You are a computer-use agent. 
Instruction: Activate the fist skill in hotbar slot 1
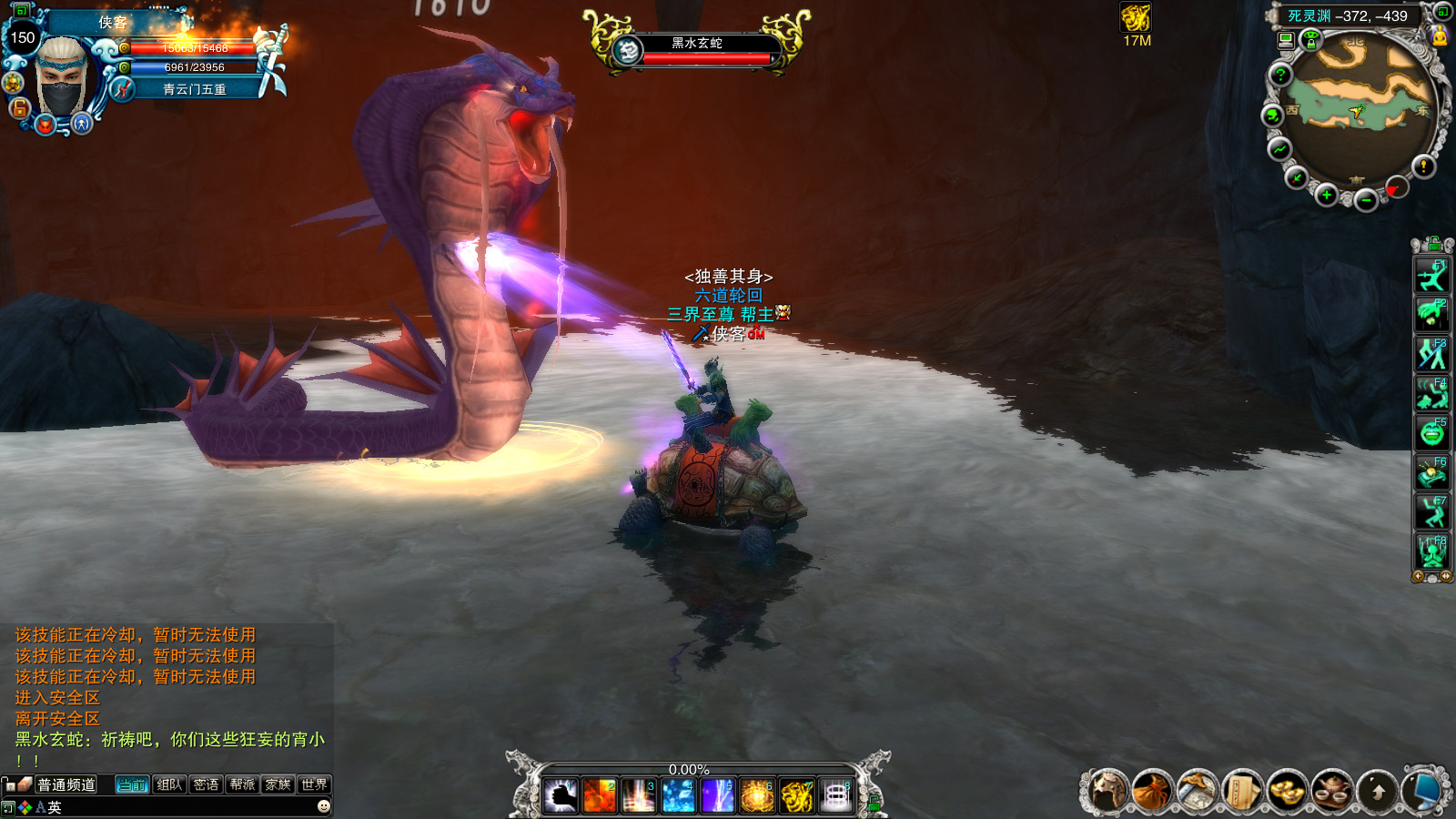561,796
